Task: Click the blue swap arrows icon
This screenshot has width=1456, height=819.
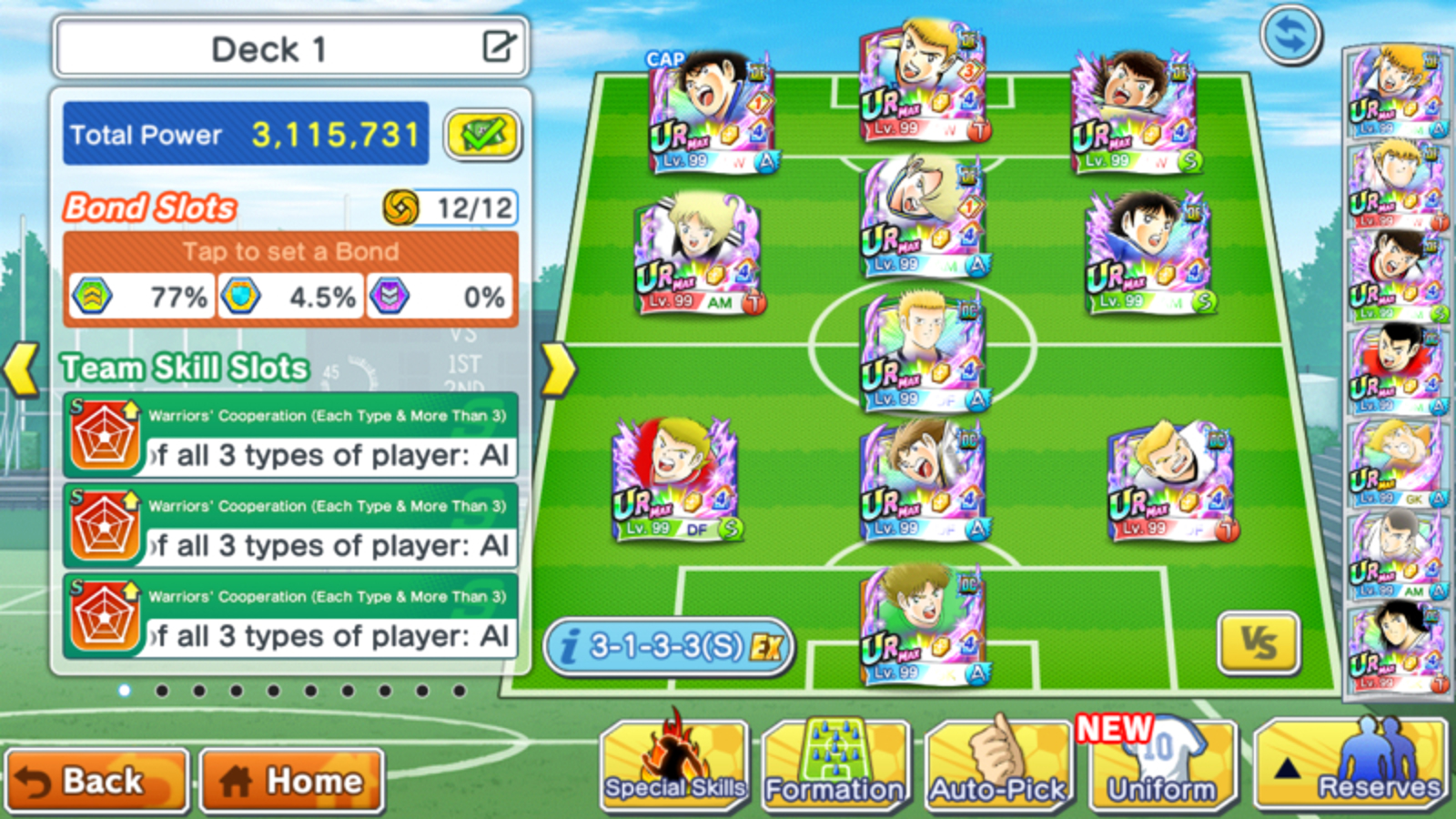Action: click(1290, 35)
